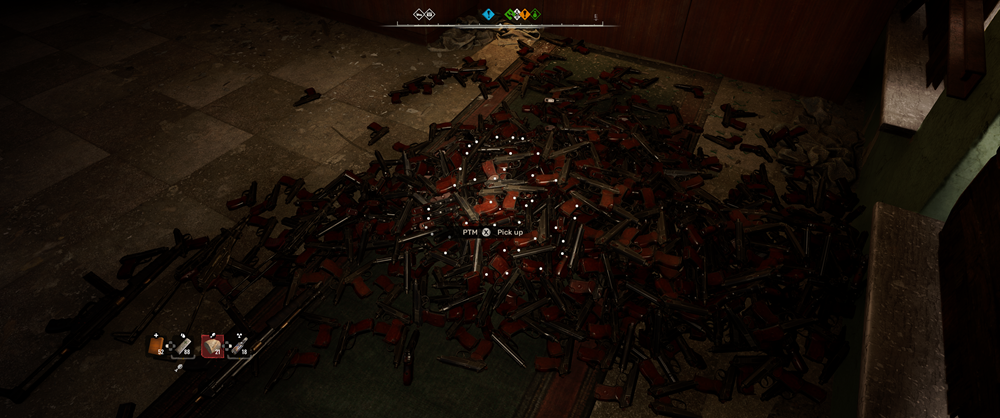Select the bandage quick slot
The image size is (1000, 418).
[x=183, y=346]
